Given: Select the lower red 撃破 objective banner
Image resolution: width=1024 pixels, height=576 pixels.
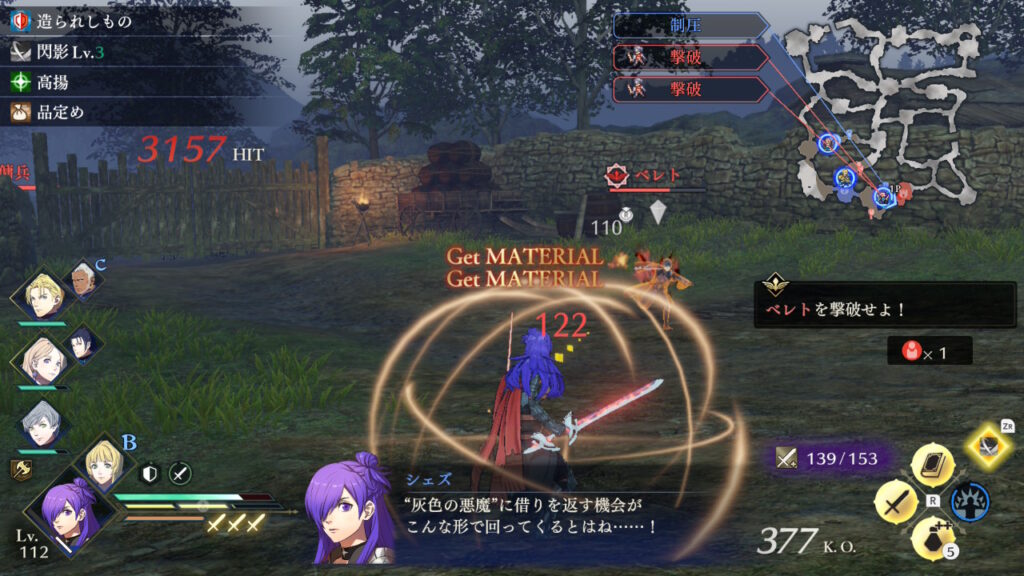Looking at the screenshot, I should (688, 90).
